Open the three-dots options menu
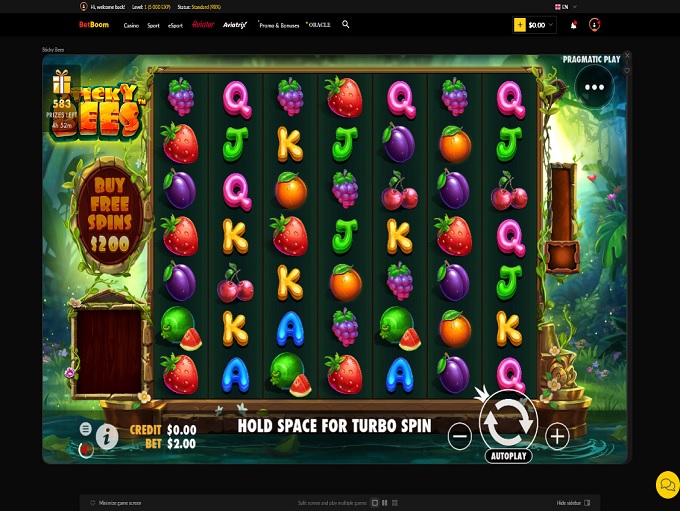The height and width of the screenshot is (511, 680). 594,87
